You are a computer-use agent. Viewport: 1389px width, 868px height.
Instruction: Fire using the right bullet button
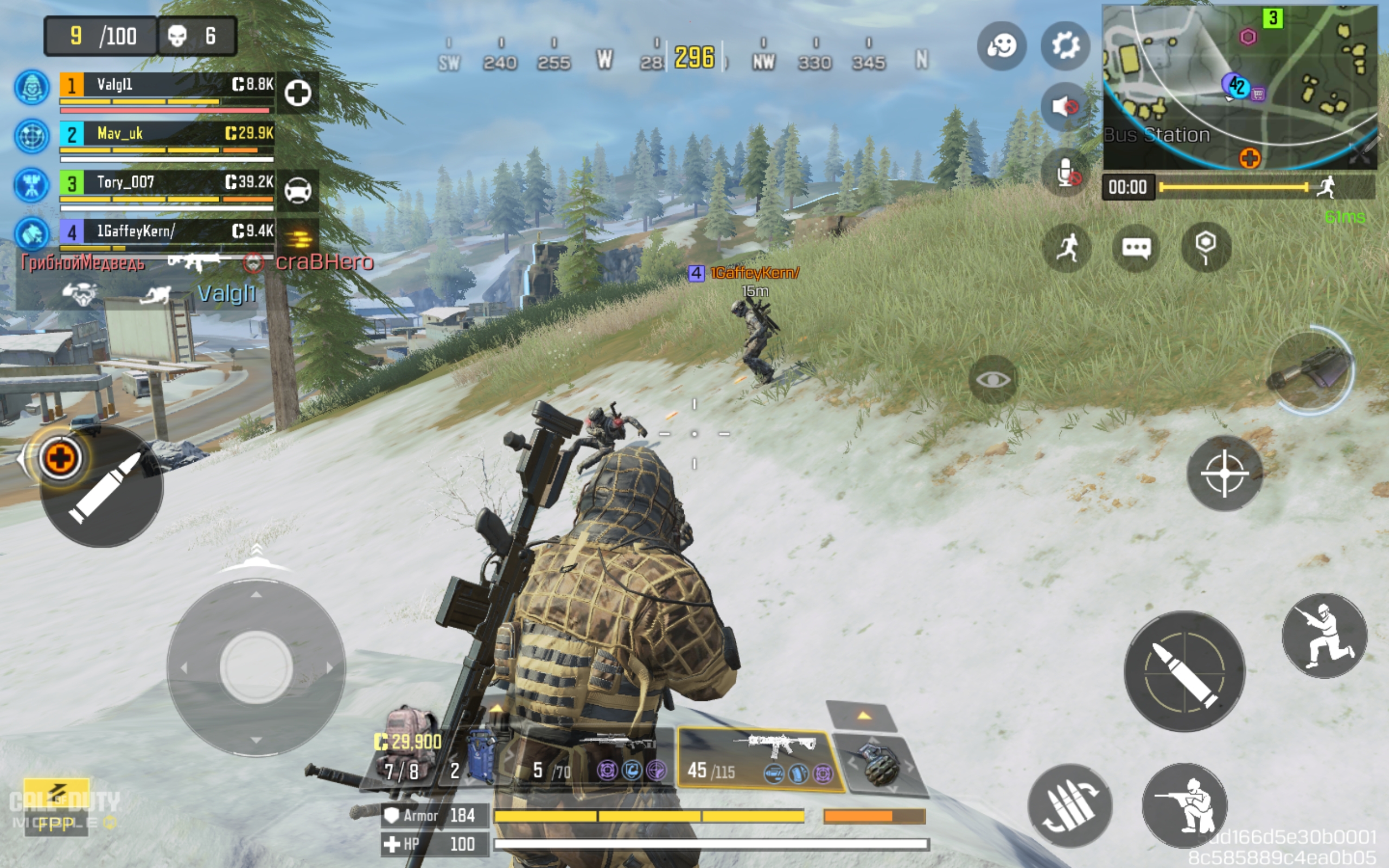click(x=1184, y=671)
